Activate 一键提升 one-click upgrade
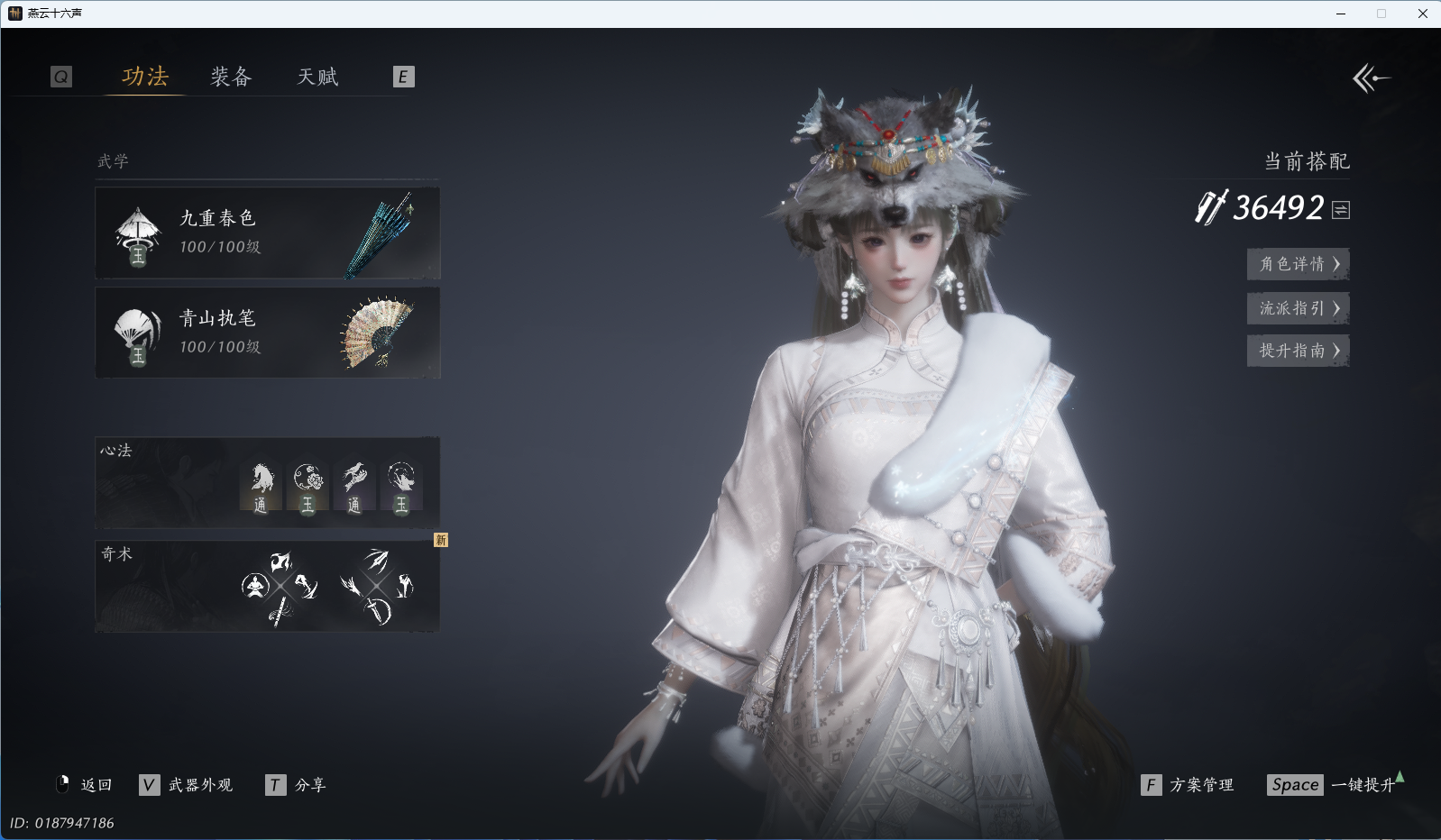This screenshot has height=840, width=1441. [x=1335, y=785]
